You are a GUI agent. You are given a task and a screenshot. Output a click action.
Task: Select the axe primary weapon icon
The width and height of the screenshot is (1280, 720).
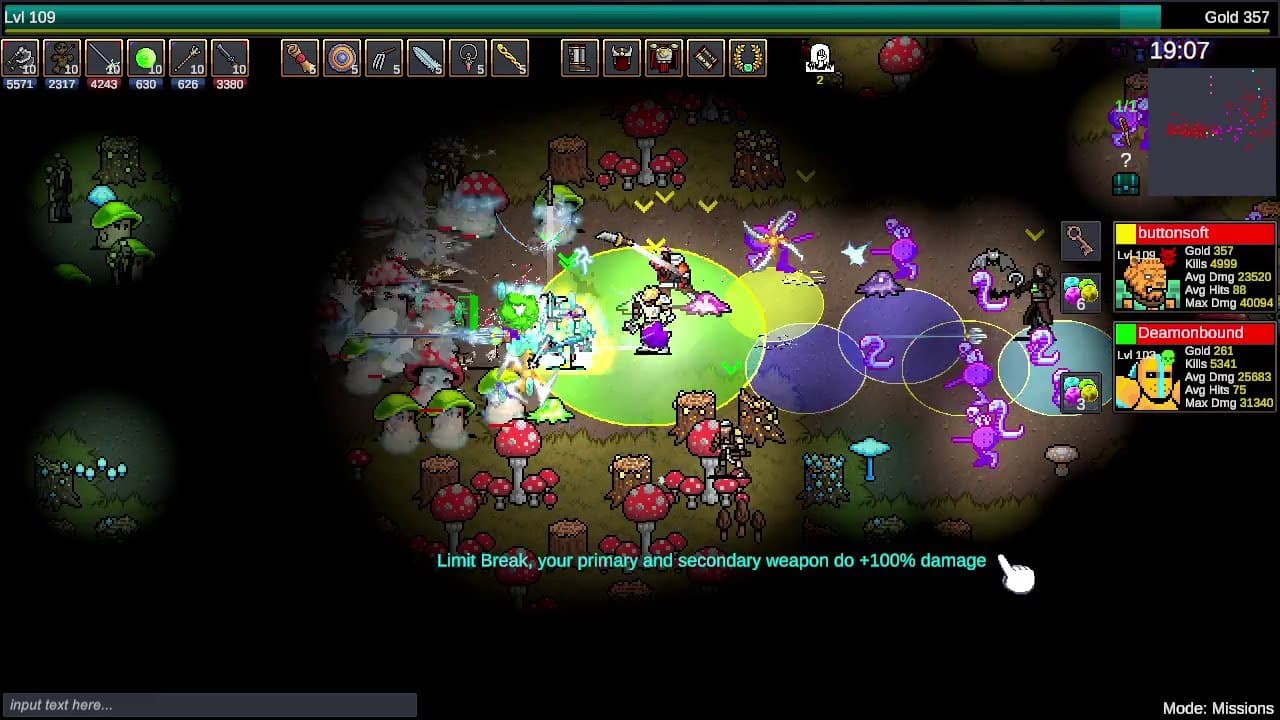click(x=18, y=60)
